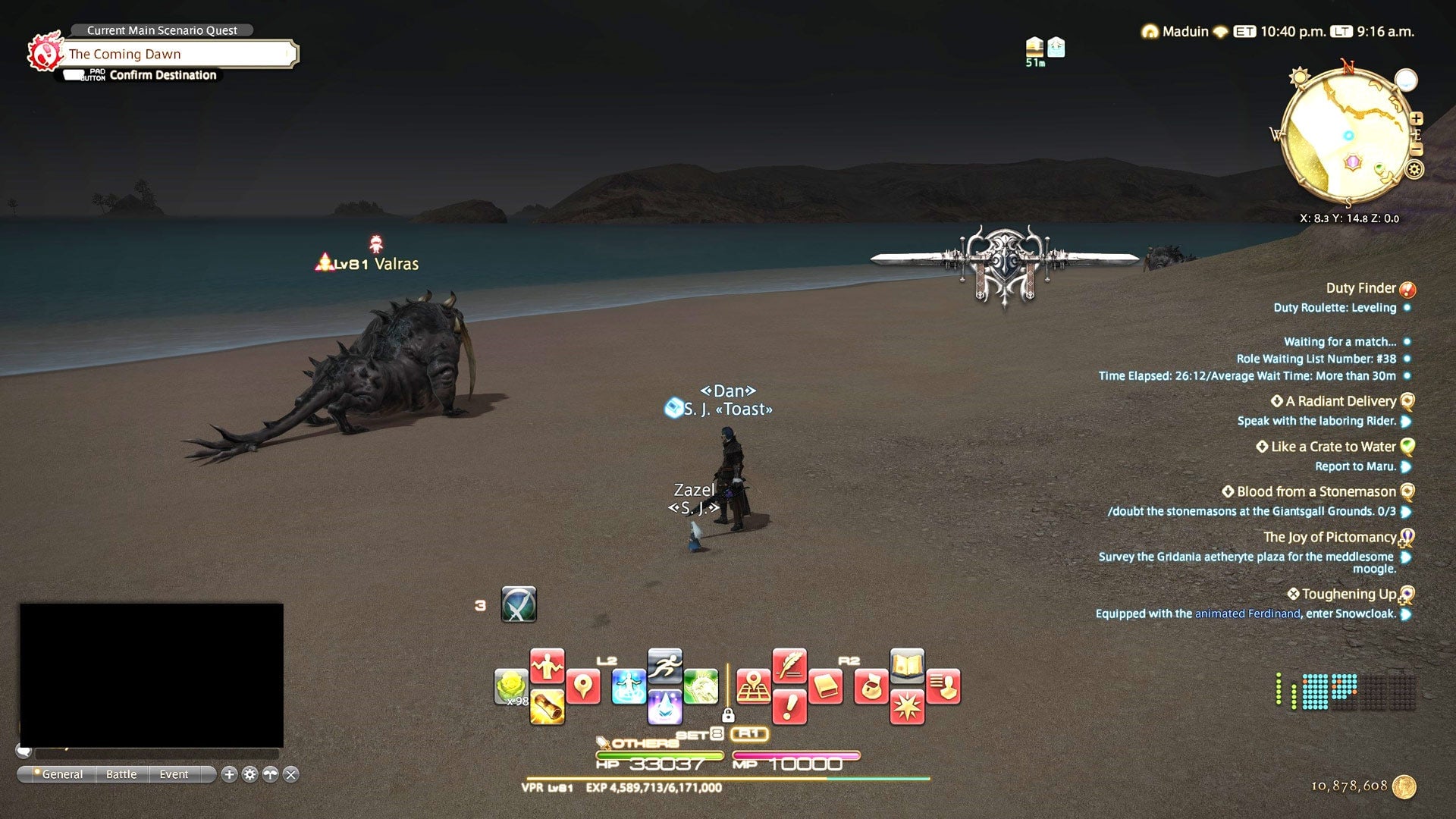
Task: Click the feather quill journal icon
Action: click(x=790, y=669)
